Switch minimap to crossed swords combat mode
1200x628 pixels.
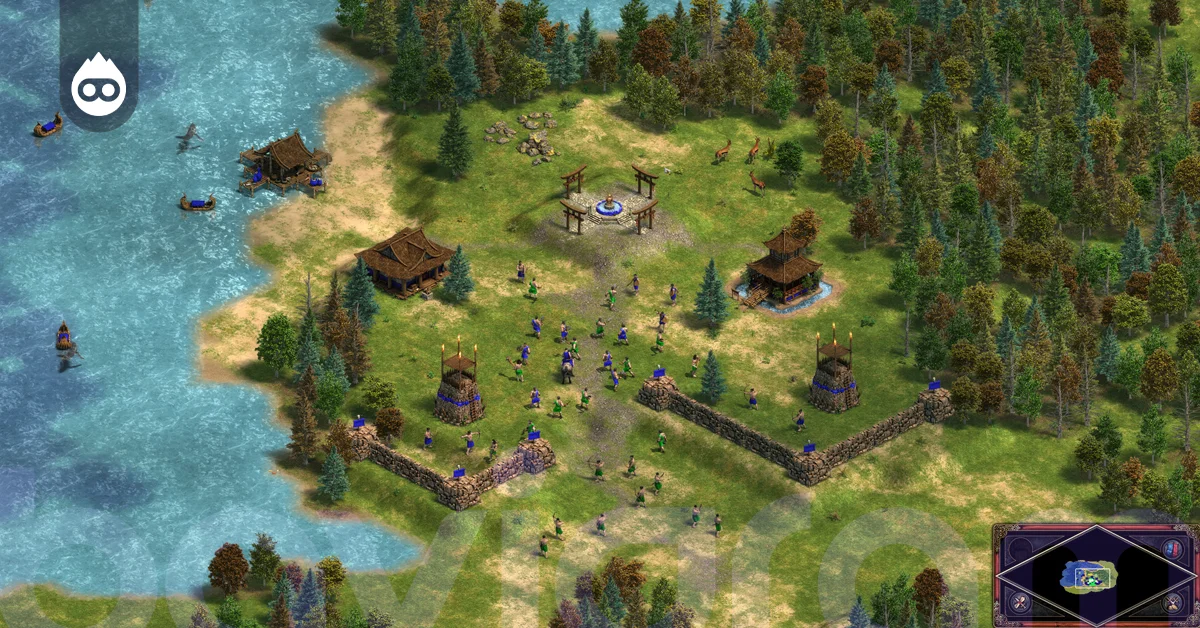pyautogui.click(x=1019, y=602)
